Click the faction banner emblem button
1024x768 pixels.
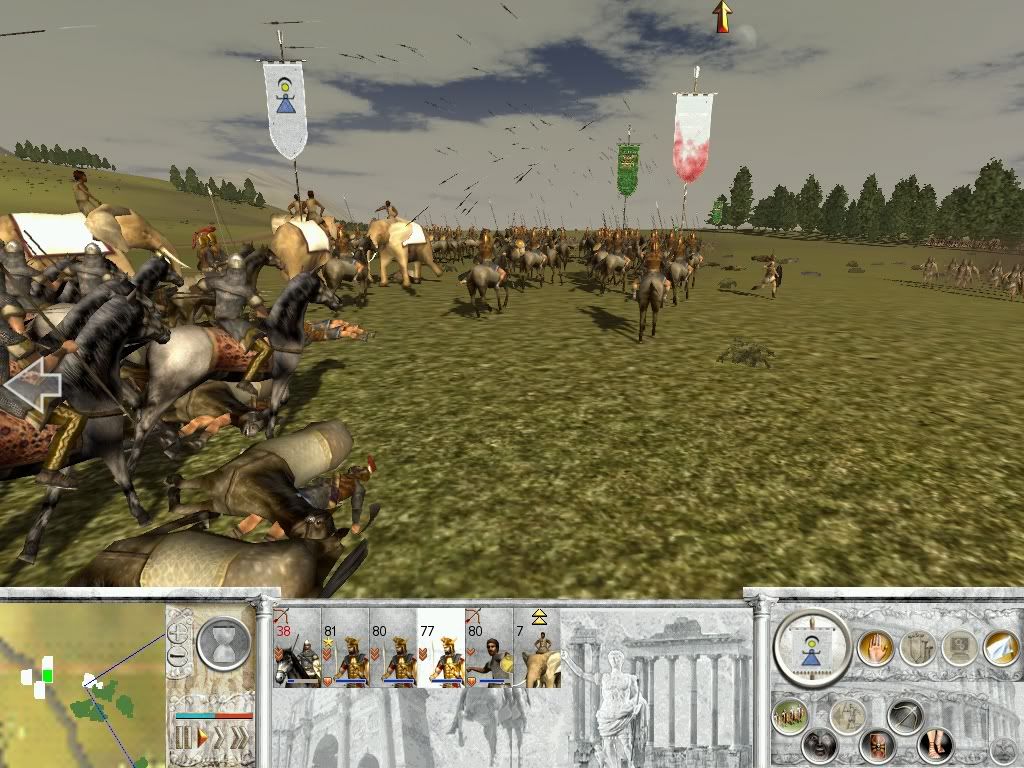pos(812,649)
